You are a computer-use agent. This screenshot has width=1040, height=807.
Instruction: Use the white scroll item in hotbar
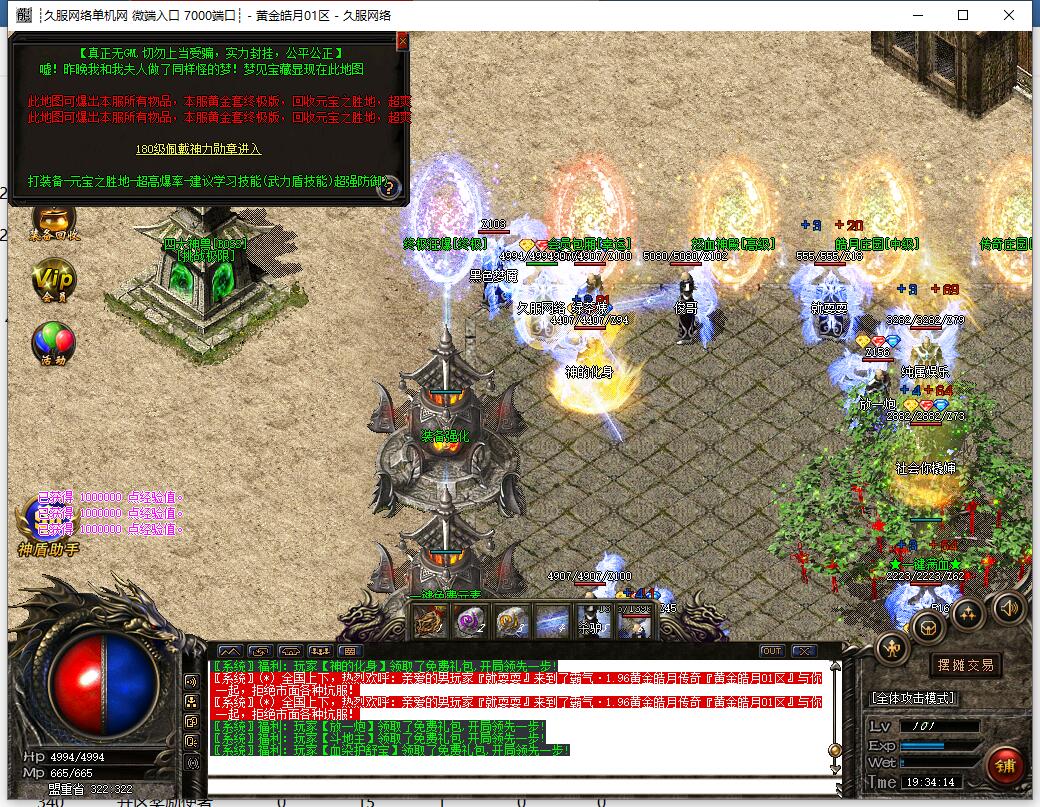coord(511,621)
